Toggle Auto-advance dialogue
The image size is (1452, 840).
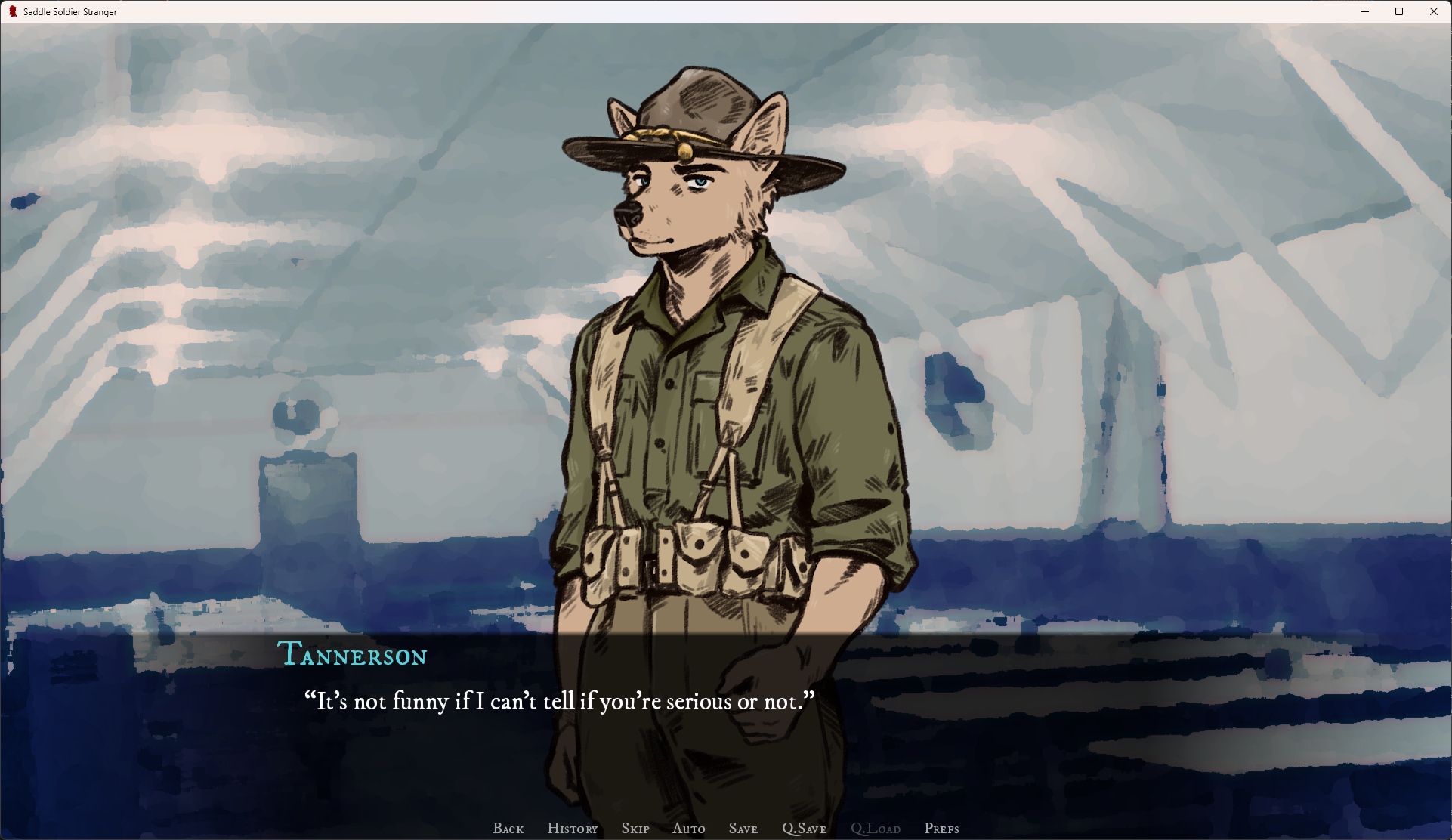688,829
